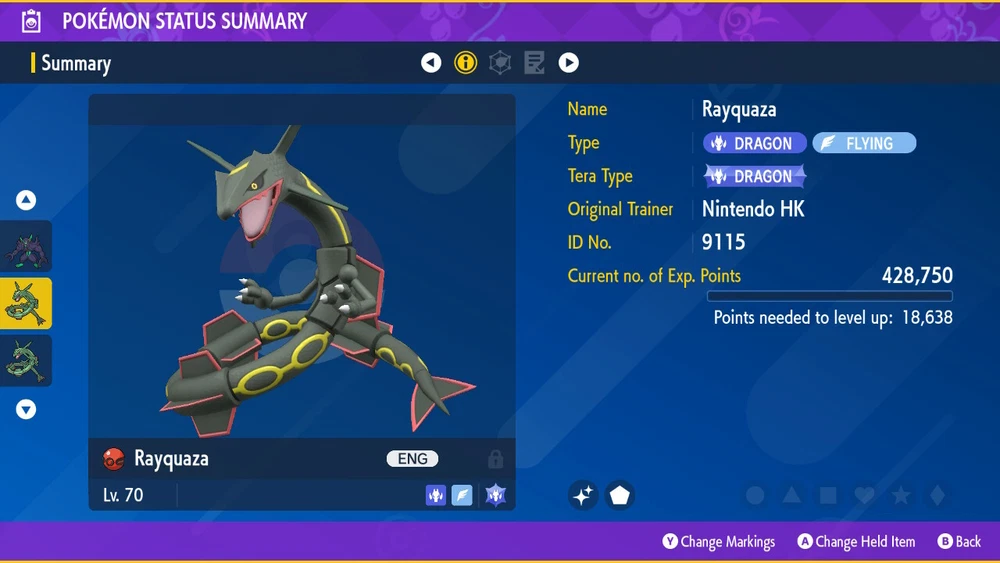This screenshot has height=563, width=1000.
Task: Go to the previous summary page arrow
Action: coord(431,63)
